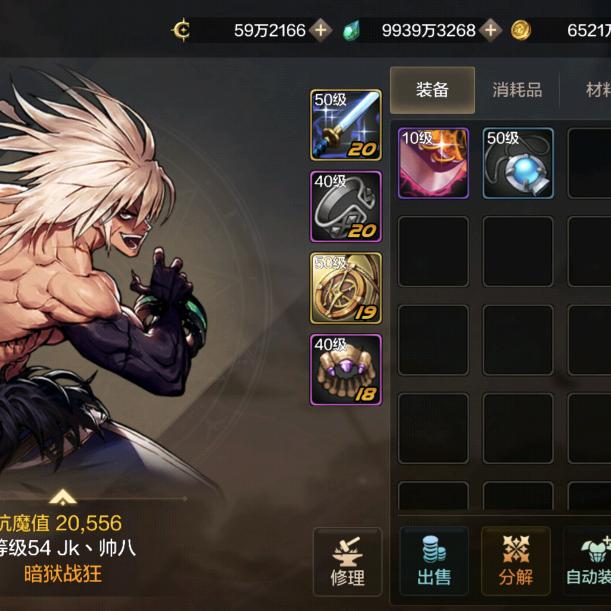
Task: Add gold coins with the plus button
Action: click(x=320, y=30)
